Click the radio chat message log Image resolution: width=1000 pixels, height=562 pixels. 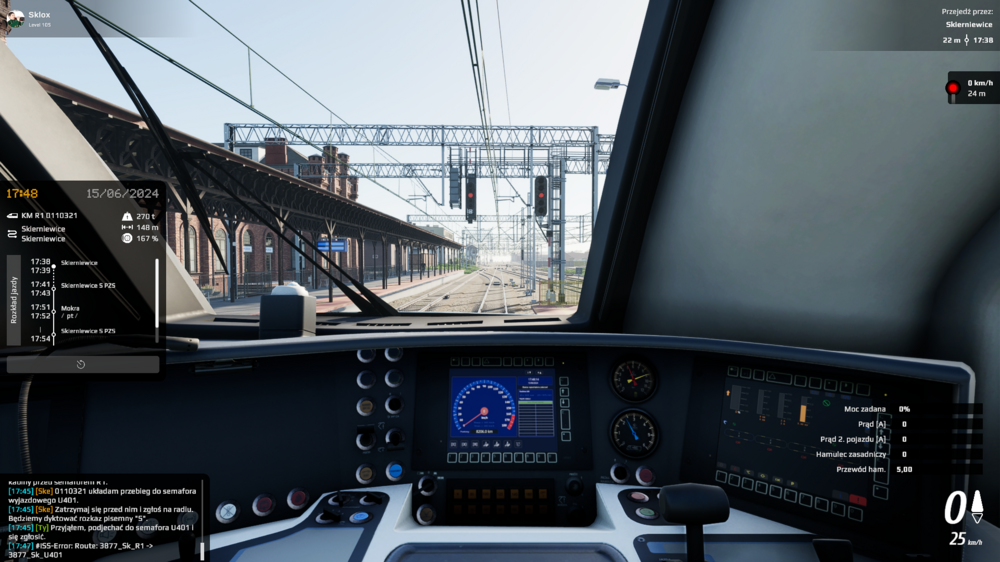click(100, 515)
